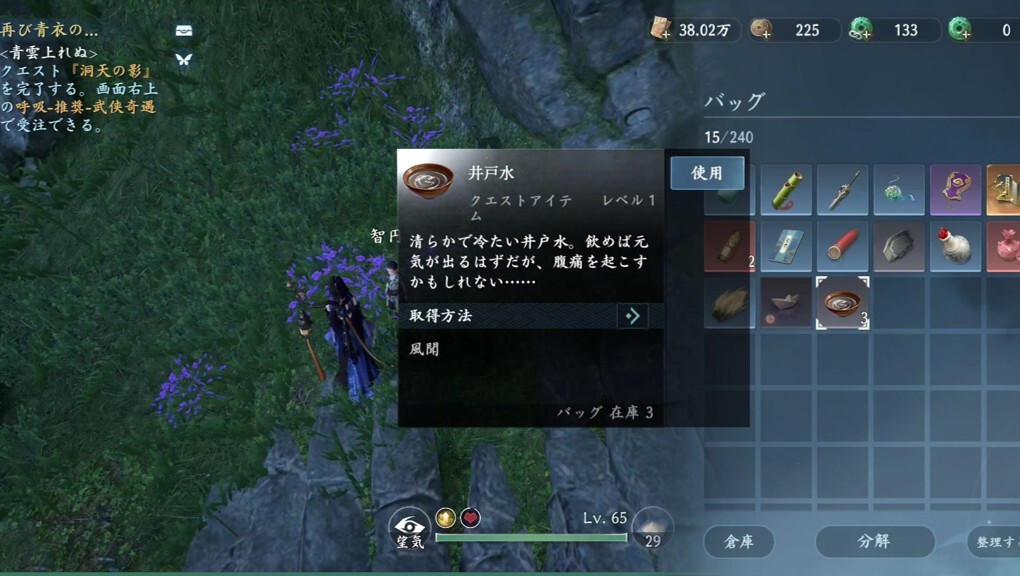The width and height of the screenshot is (1020, 576).
Task: Select the dry grass bundle item
Action: [x=729, y=303]
